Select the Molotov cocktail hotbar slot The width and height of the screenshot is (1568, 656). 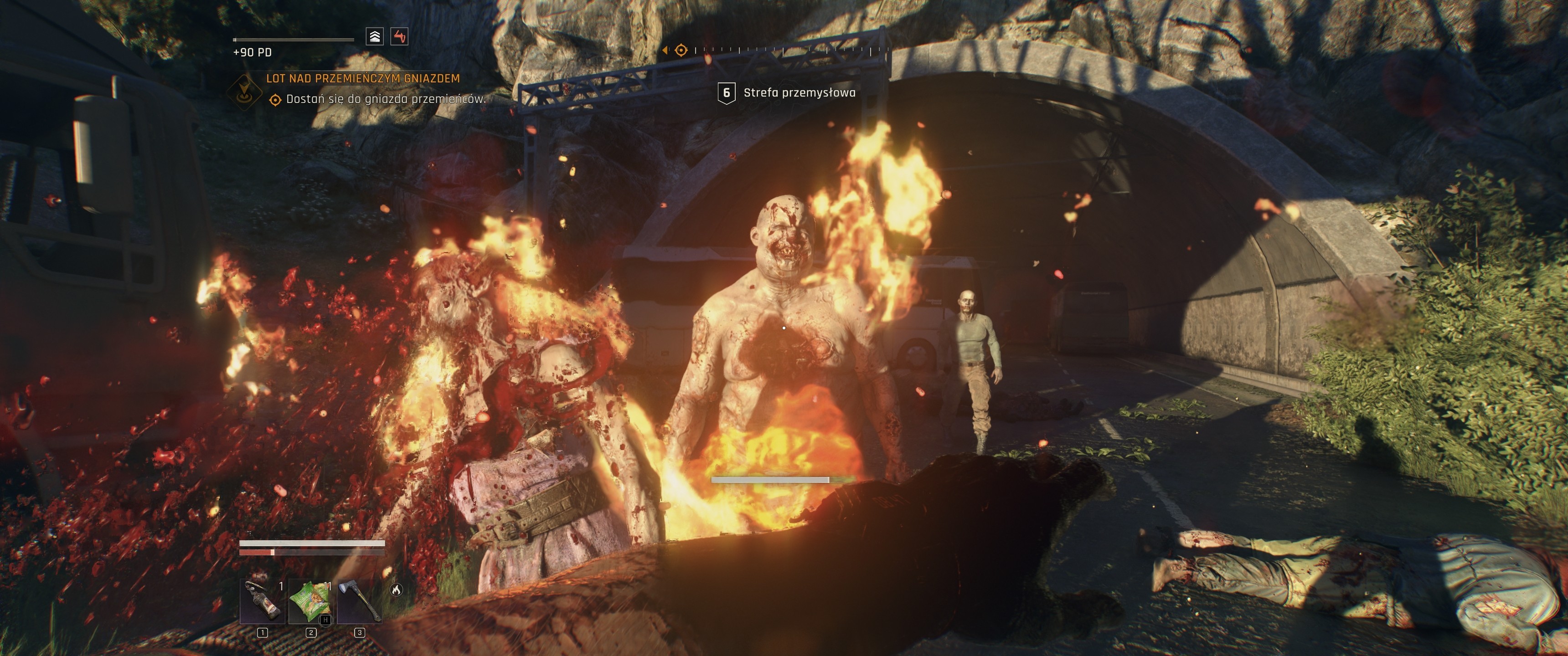tap(263, 601)
